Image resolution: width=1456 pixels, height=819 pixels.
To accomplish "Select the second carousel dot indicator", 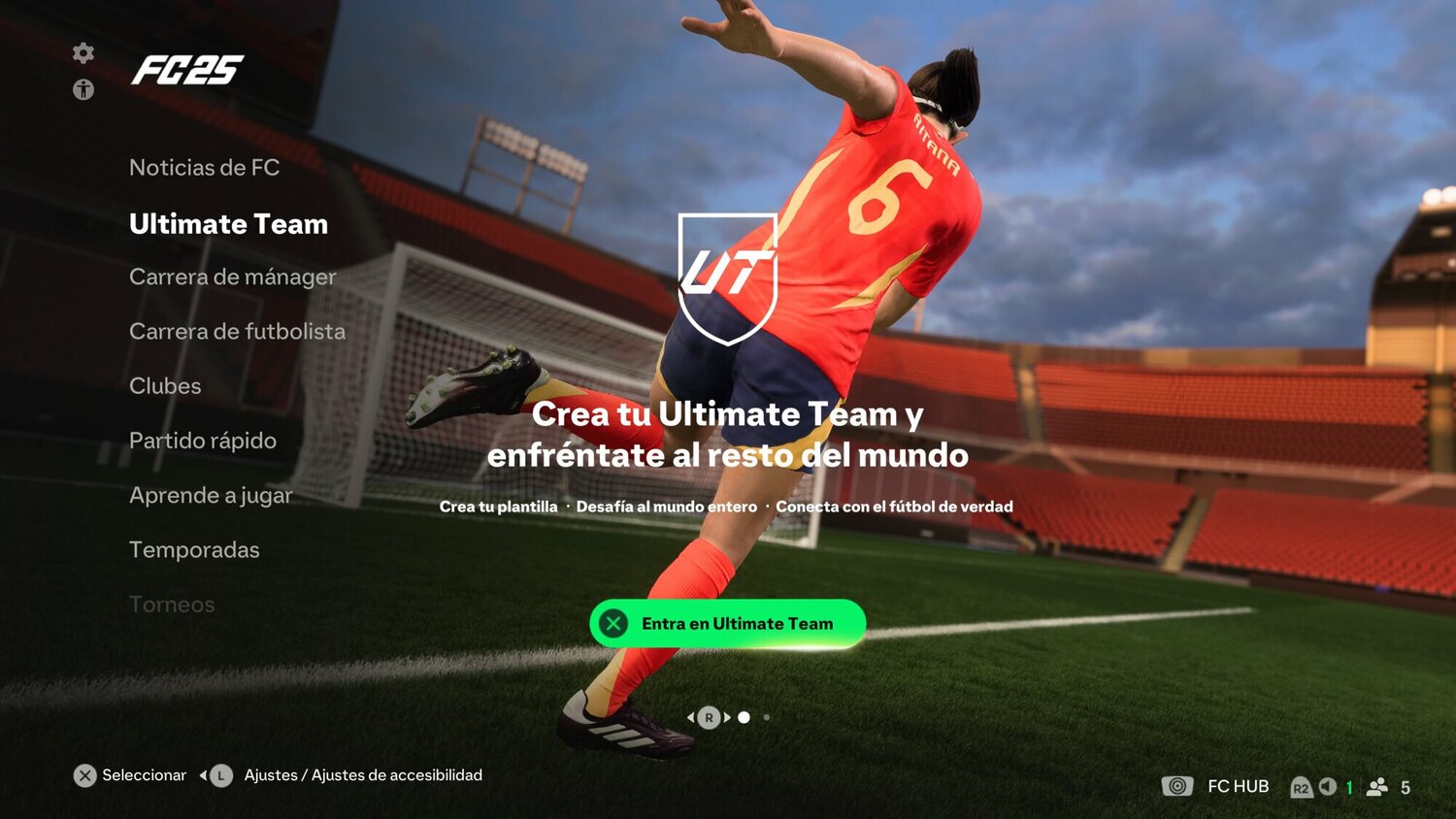I will (767, 717).
